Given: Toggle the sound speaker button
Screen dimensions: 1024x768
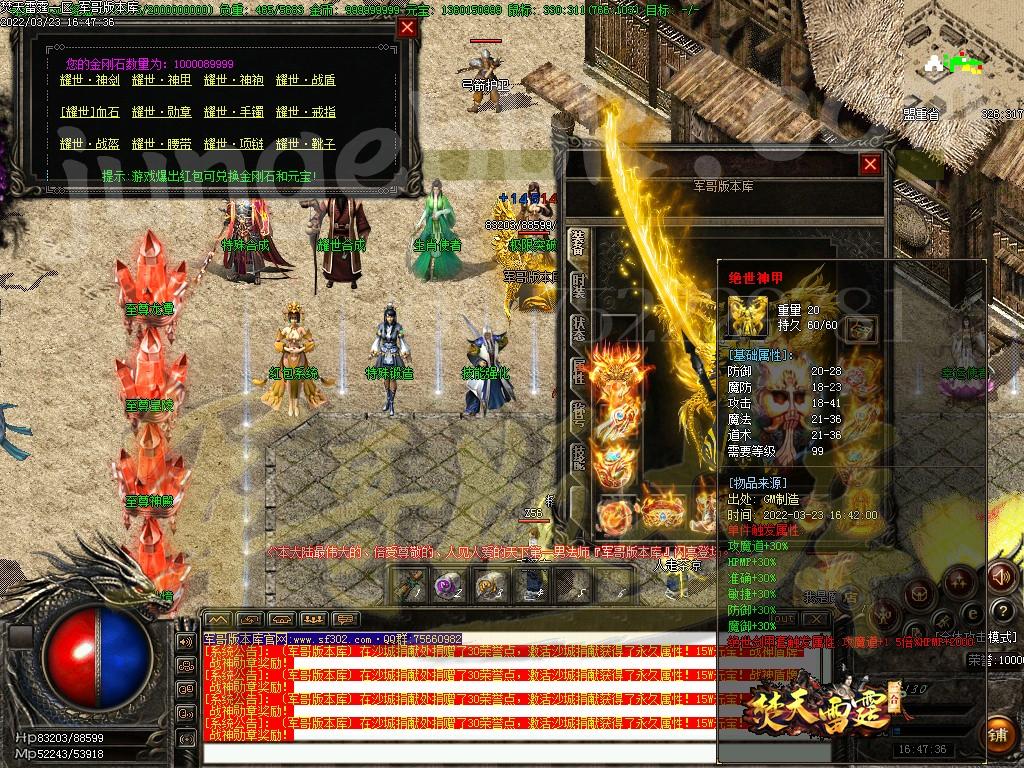Looking at the screenshot, I should click(x=1000, y=576).
